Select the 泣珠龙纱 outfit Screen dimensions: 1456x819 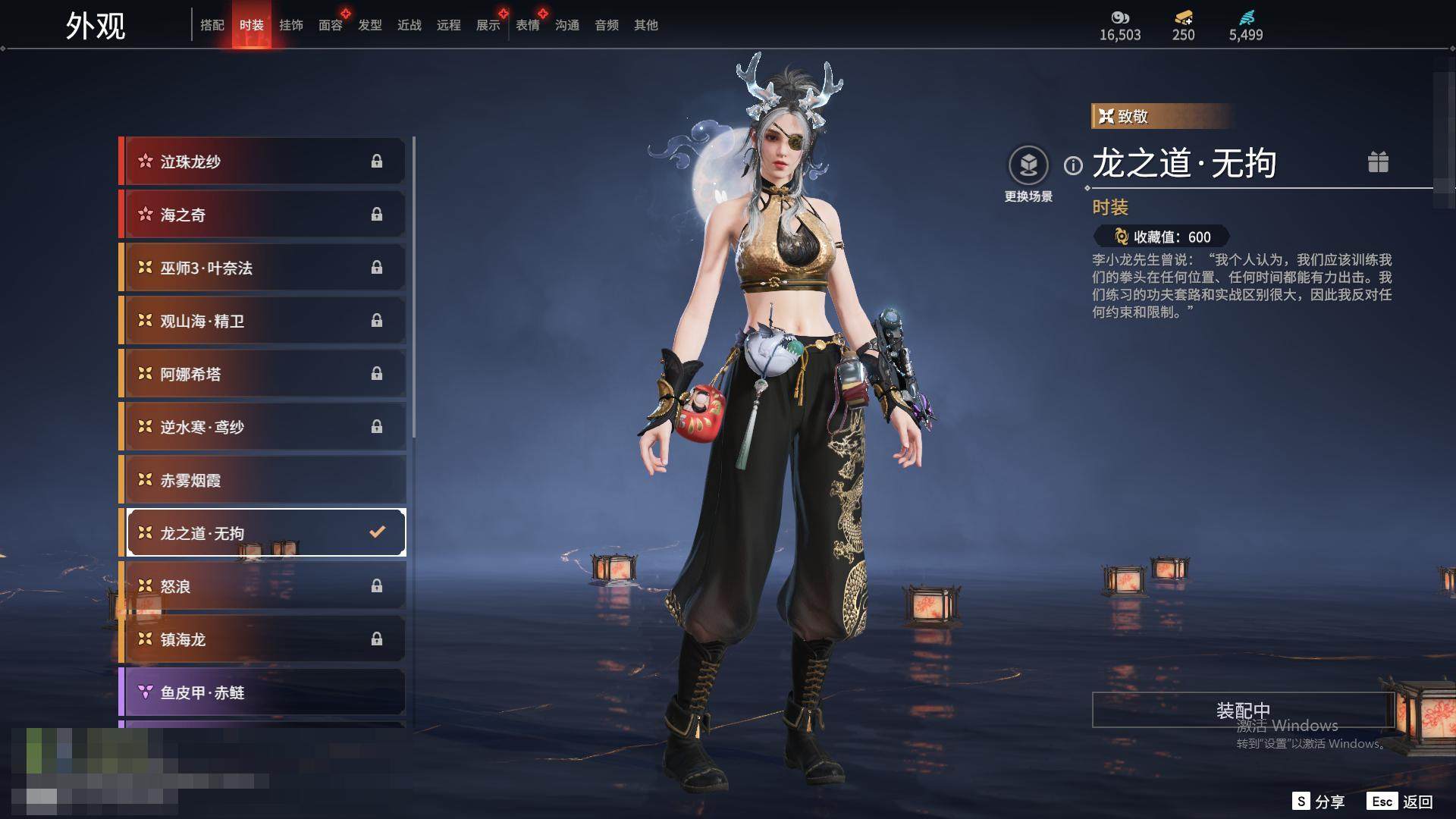pos(262,162)
